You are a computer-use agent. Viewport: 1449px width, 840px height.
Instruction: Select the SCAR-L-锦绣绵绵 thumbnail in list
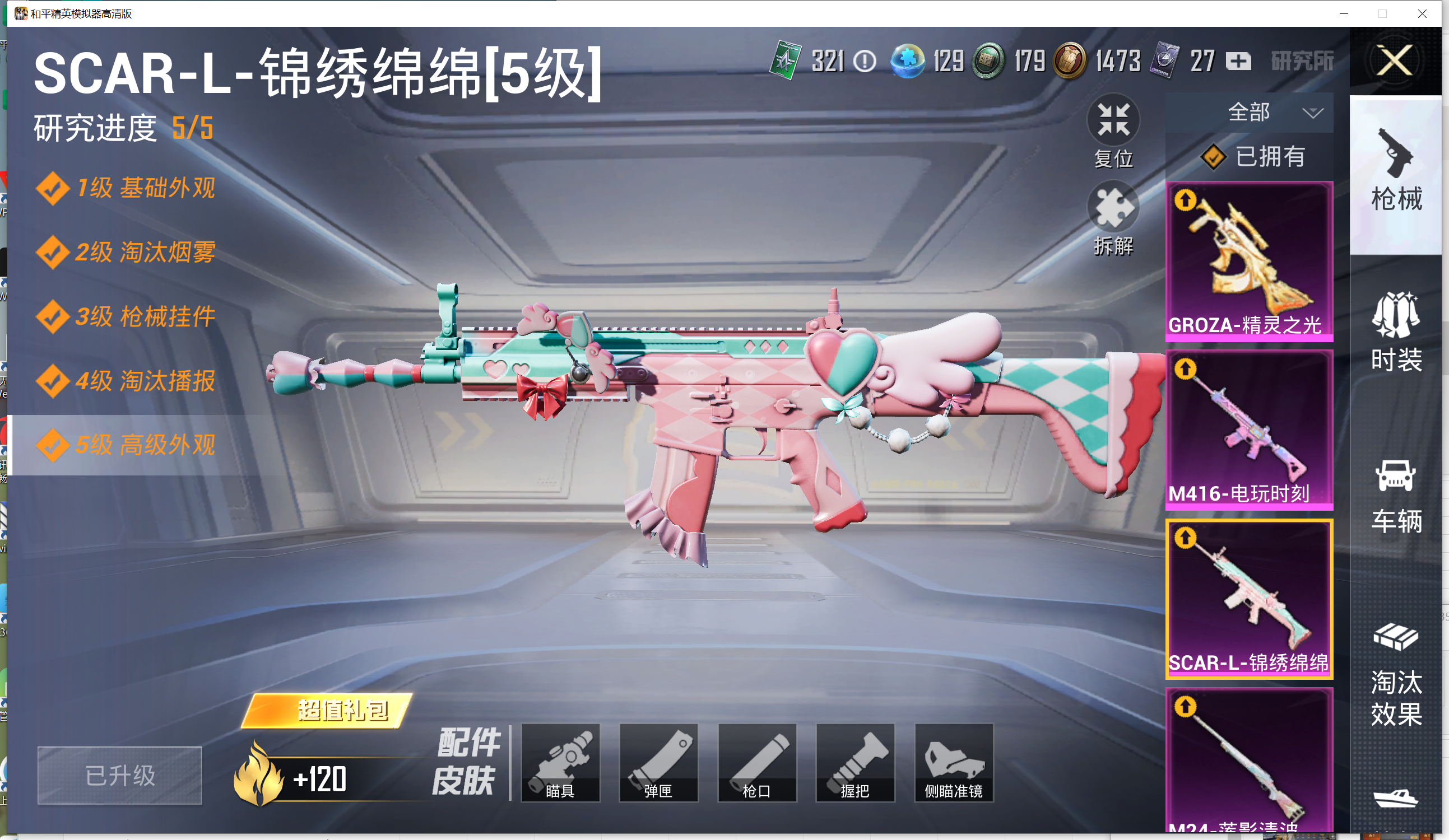(x=1249, y=599)
